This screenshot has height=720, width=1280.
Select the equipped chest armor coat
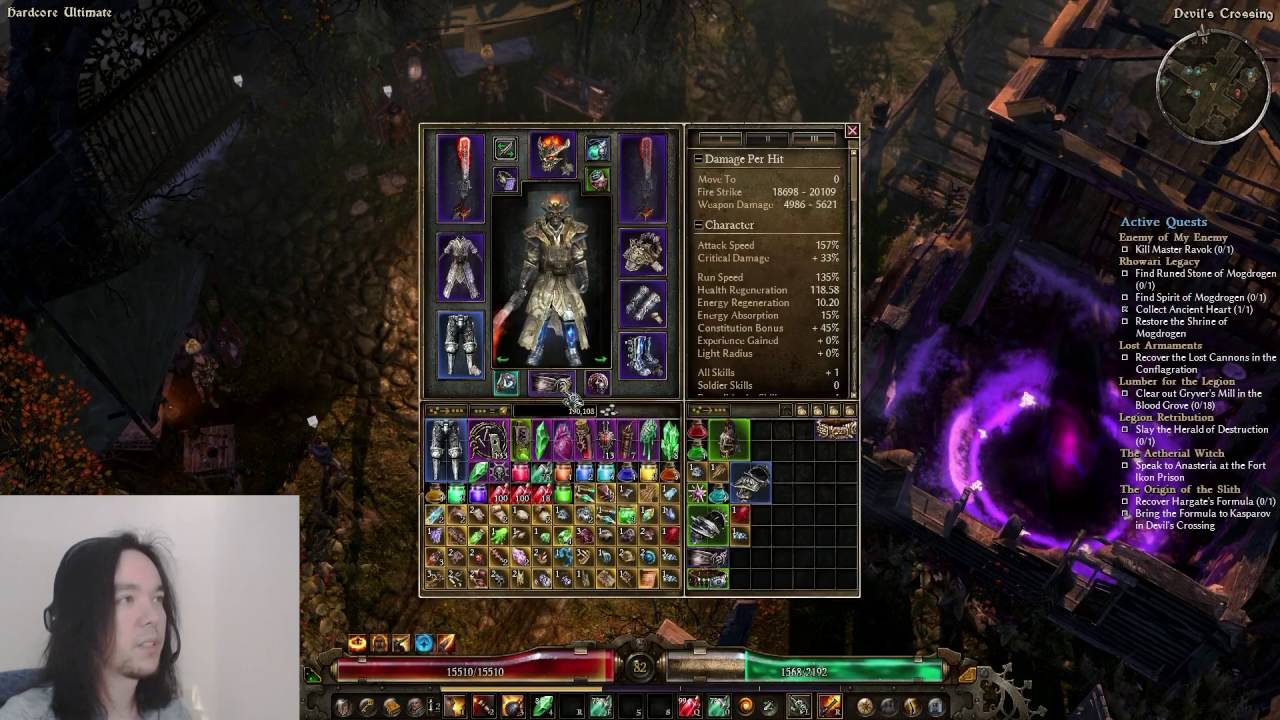coord(460,267)
